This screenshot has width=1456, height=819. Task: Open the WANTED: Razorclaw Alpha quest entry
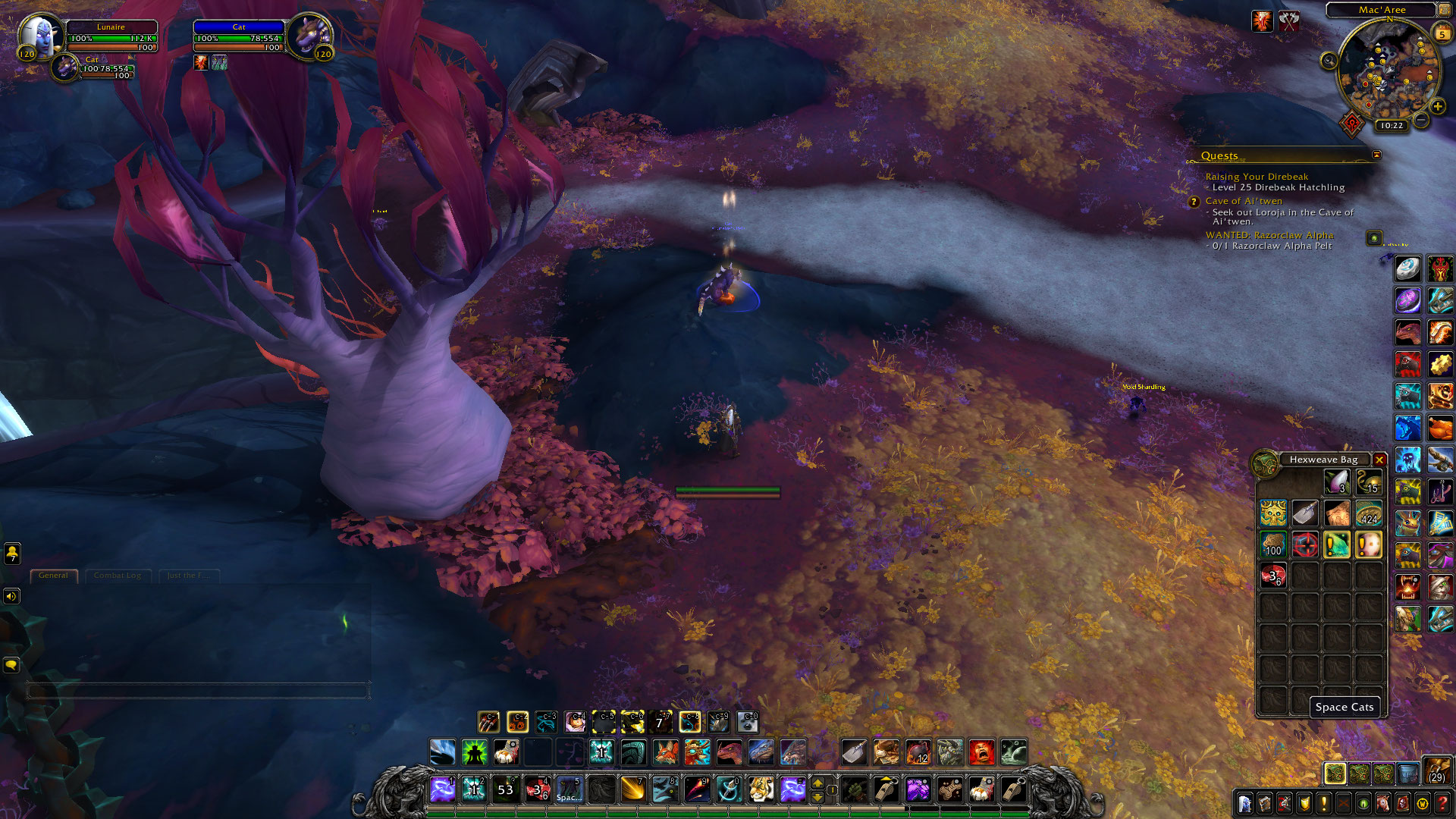point(1269,235)
